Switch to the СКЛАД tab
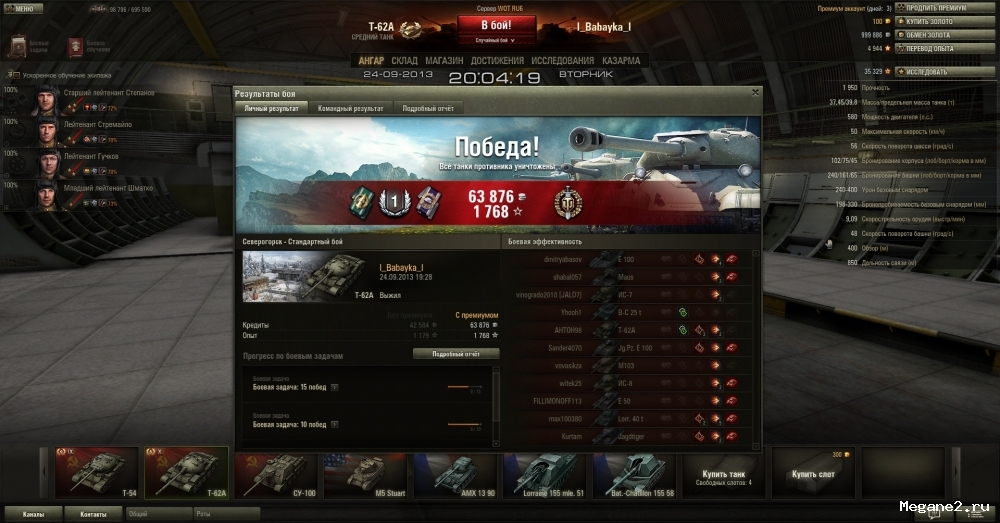Viewport: 1000px width, 523px height. [x=404, y=61]
